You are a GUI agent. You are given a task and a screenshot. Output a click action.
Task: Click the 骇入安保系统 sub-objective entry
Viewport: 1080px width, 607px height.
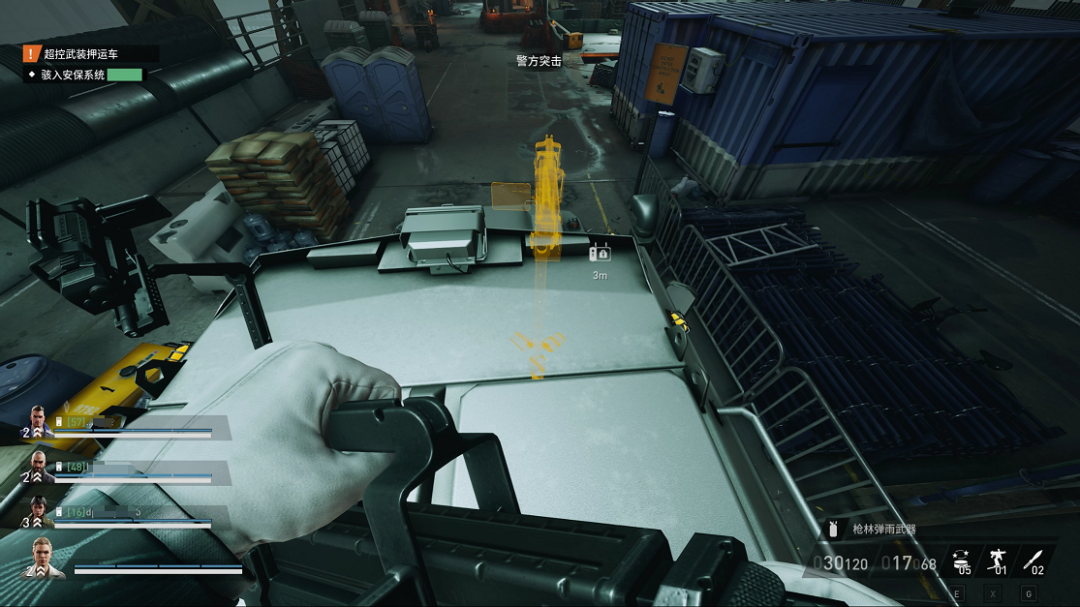[x=73, y=74]
